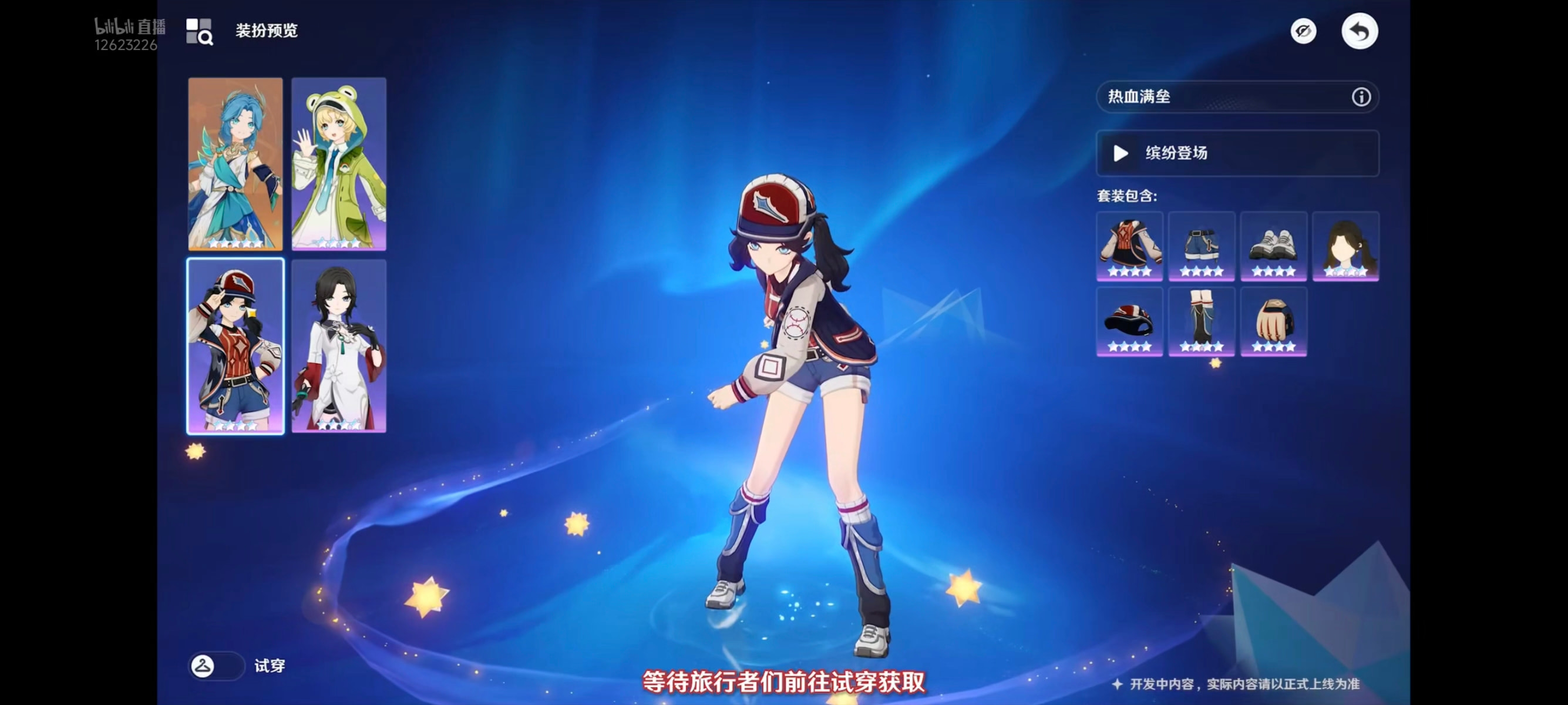The width and height of the screenshot is (1568, 705).
Task: Go back with the return arrow
Action: pos(1359,31)
